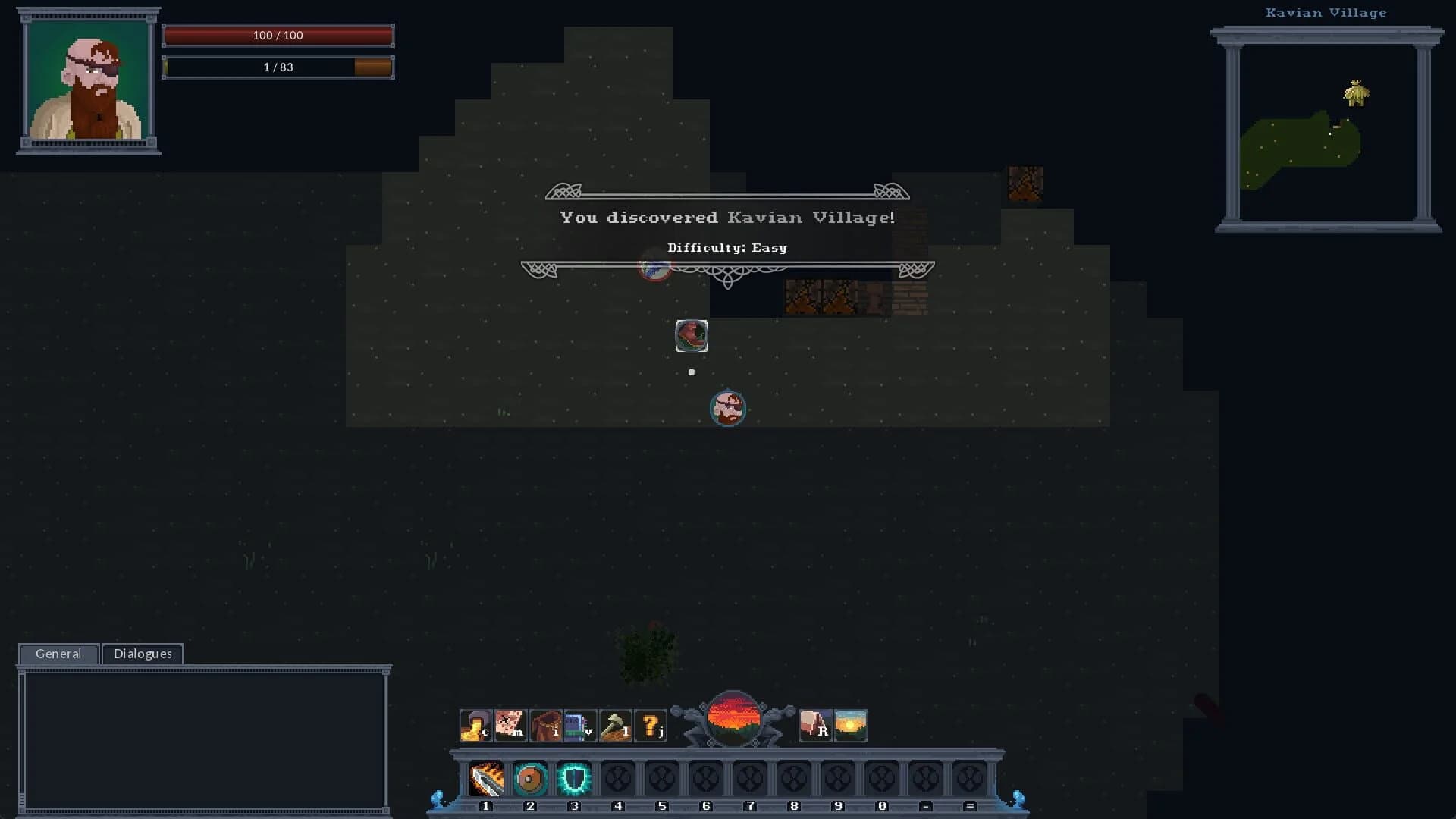Click the red health bar showing 100/100
Viewport: 1456px width, 819px height.
tap(278, 35)
